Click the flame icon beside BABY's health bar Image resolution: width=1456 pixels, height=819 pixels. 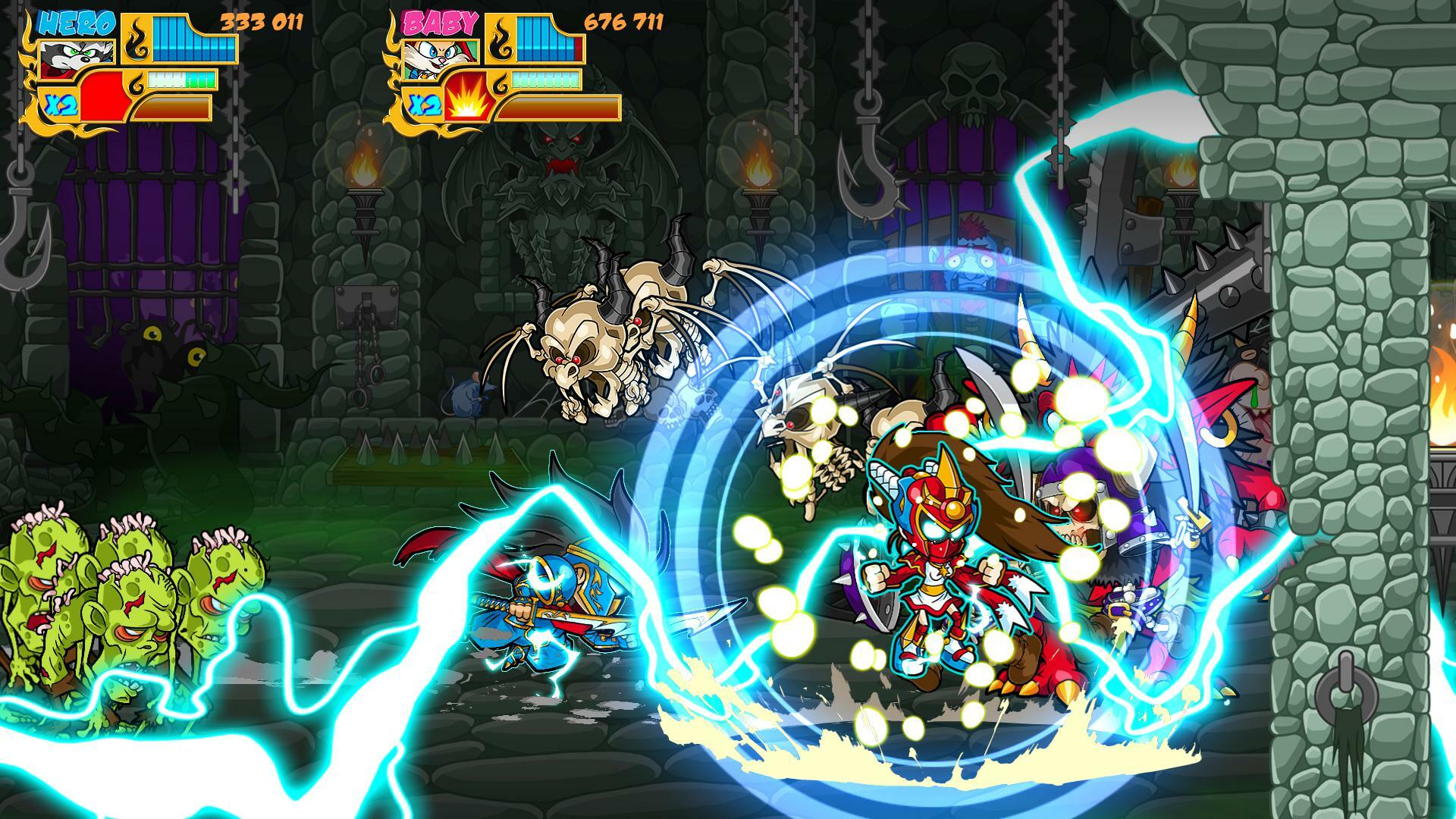[503, 39]
